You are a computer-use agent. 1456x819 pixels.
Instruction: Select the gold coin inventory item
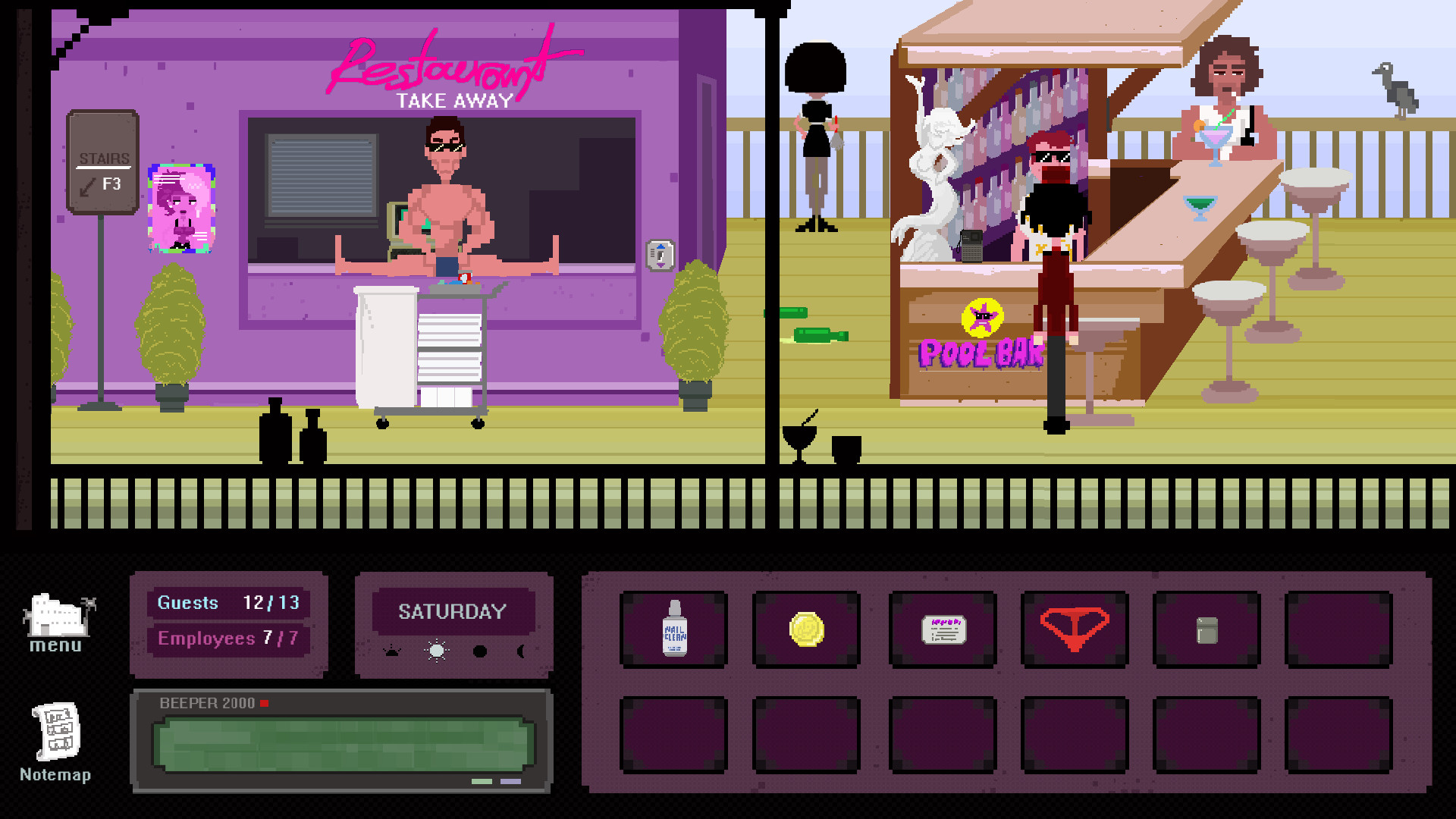[807, 629]
